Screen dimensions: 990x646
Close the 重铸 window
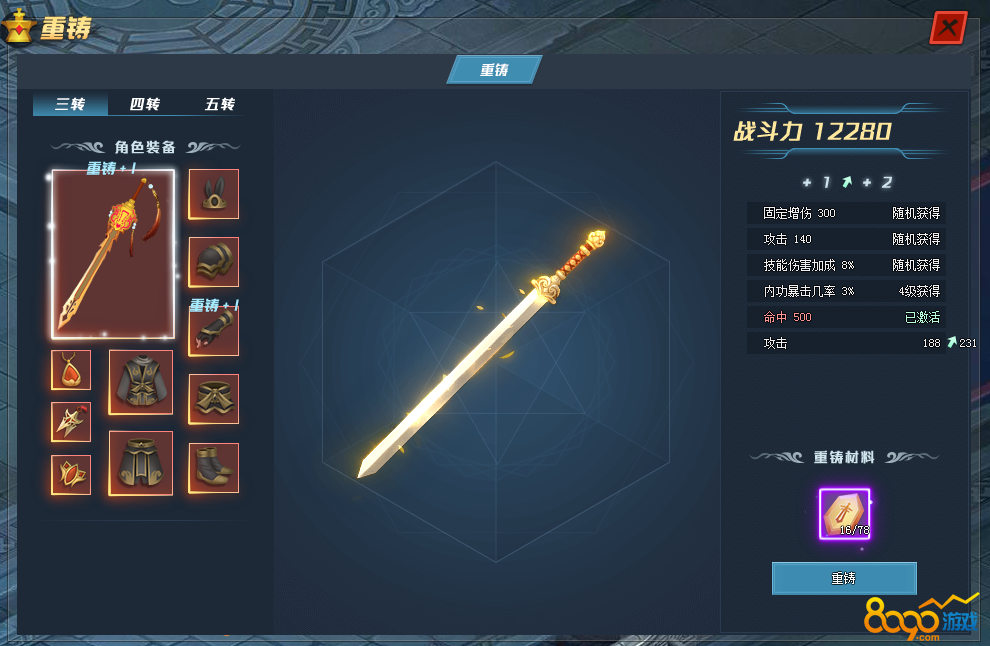click(948, 27)
